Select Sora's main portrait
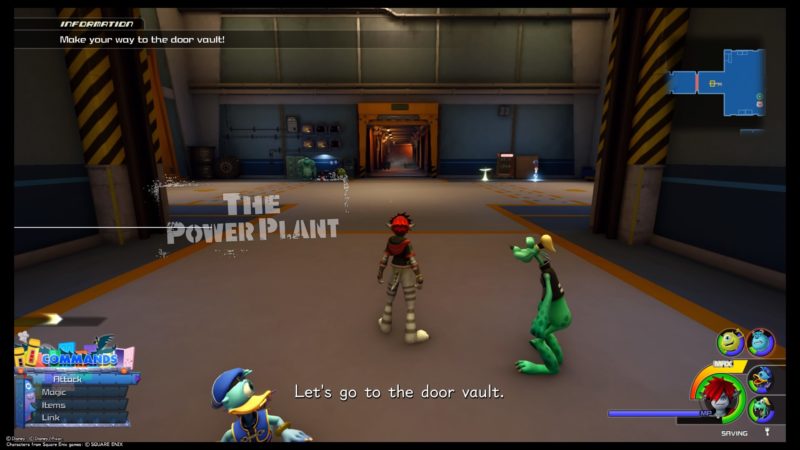Image resolution: width=800 pixels, height=450 pixels. click(x=719, y=395)
